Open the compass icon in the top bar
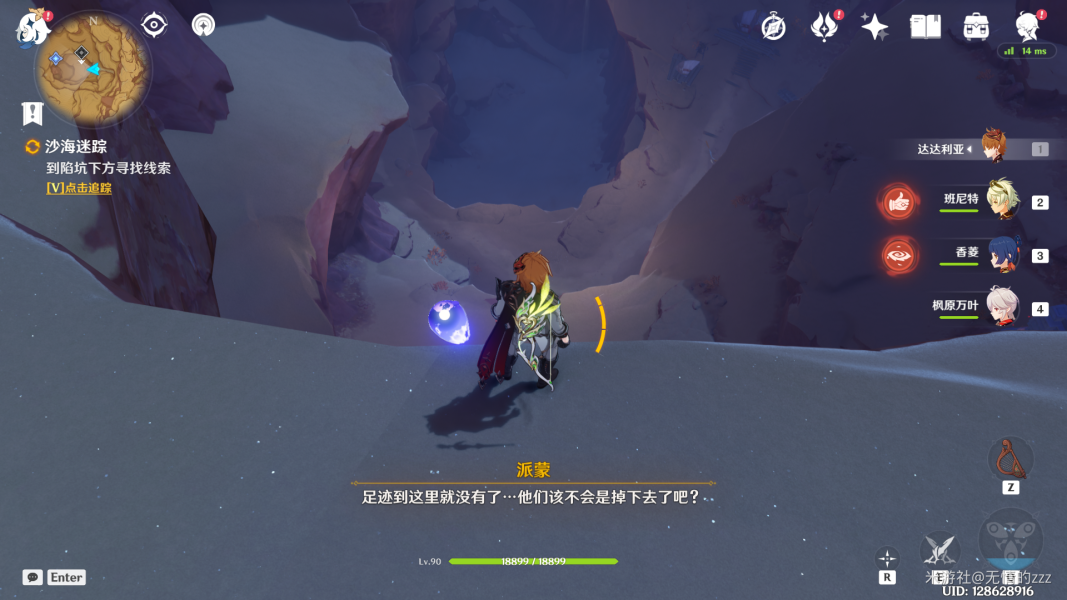1067x600 pixels. click(773, 27)
